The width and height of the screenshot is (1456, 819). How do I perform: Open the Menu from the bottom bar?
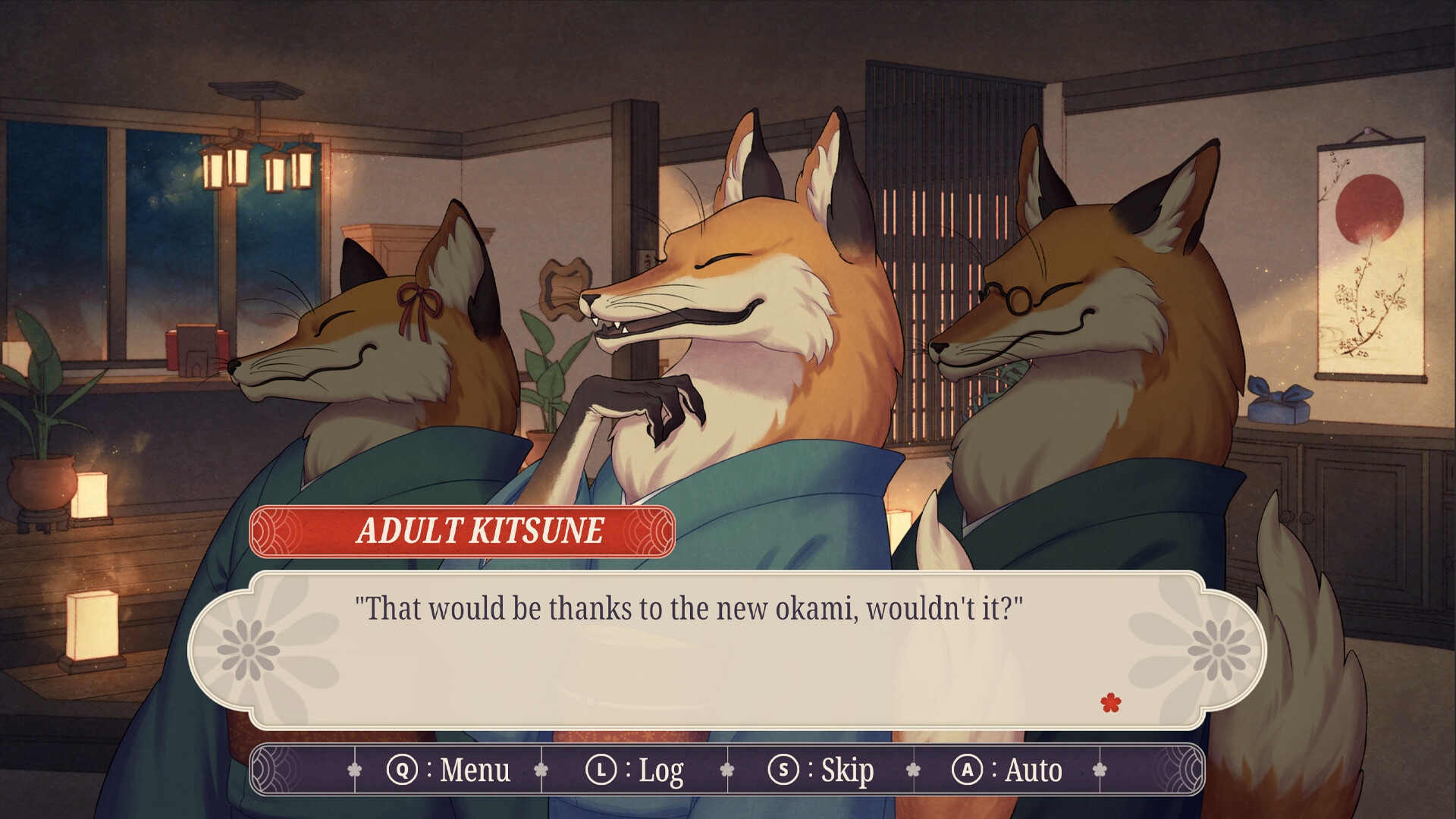[x=448, y=770]
